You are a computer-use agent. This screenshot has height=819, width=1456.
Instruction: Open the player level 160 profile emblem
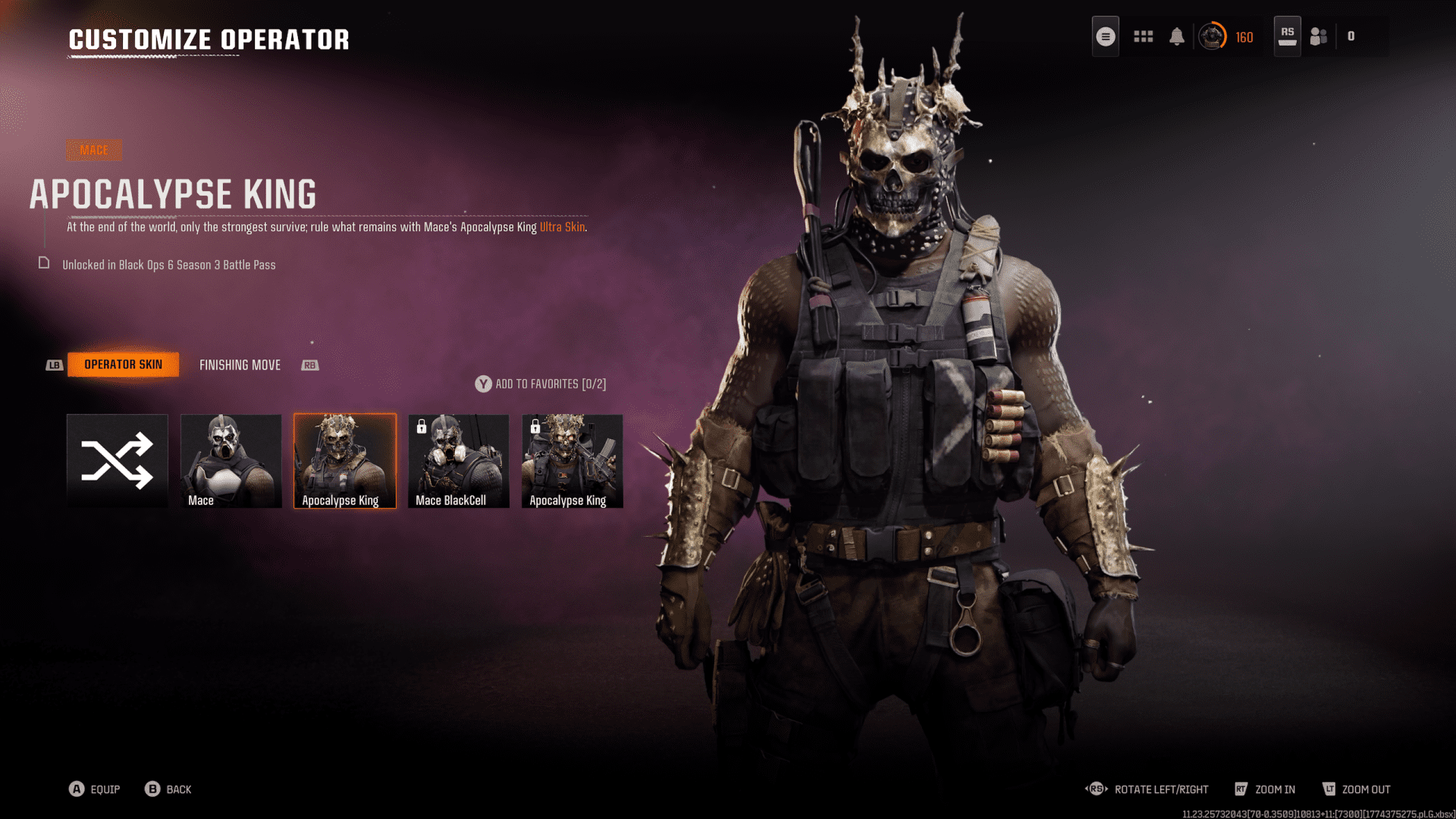coord(1213,36)
